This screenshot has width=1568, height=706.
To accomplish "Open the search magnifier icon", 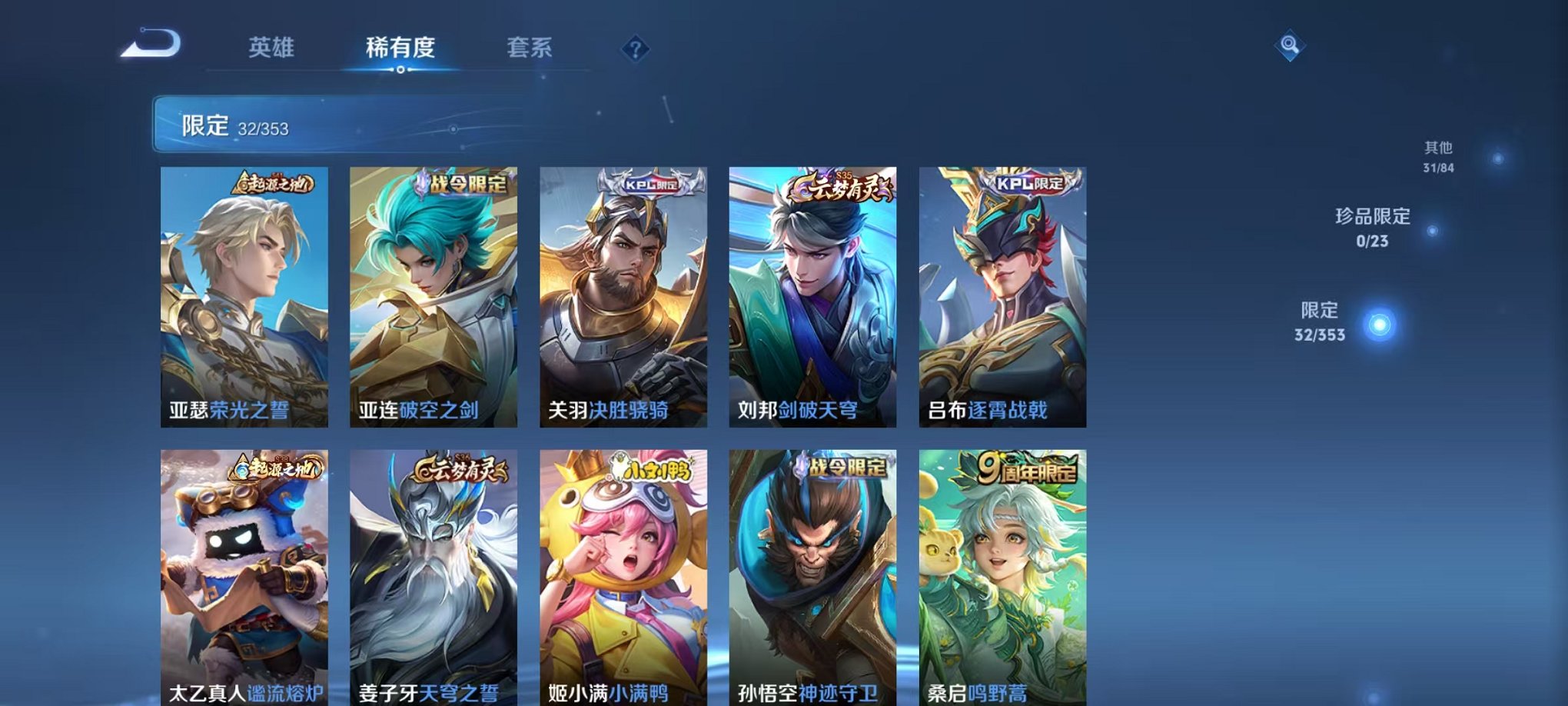I will pos(1291,45).
